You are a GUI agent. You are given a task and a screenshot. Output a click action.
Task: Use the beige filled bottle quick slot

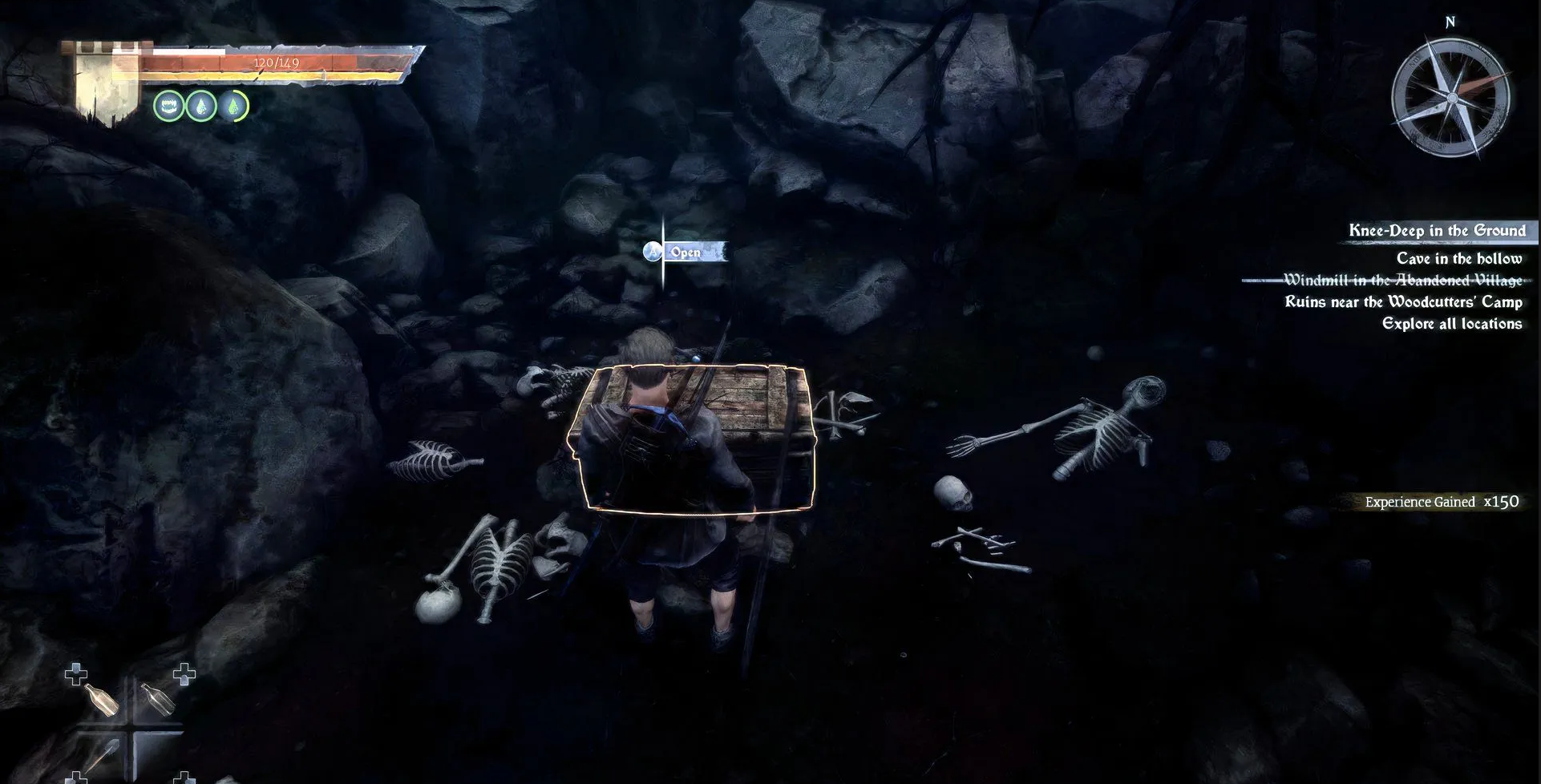(x=100, y=701)
